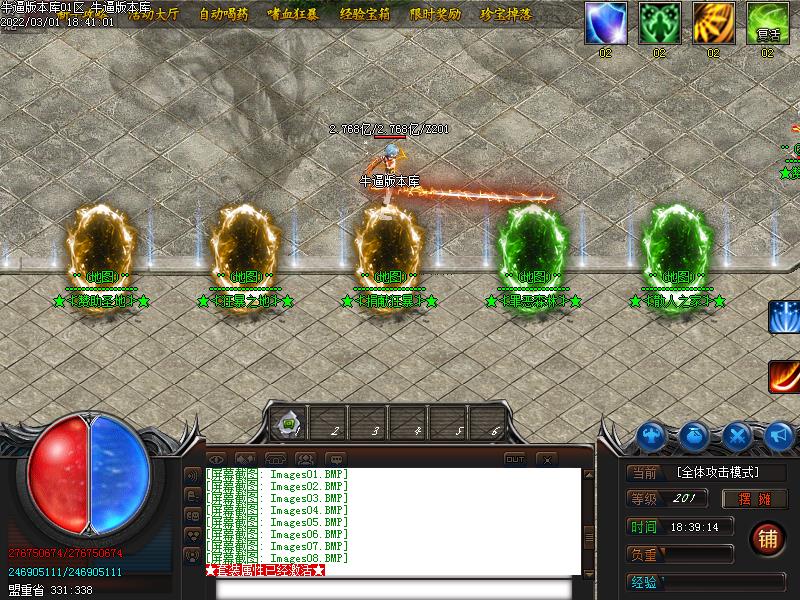Open the 嗜血狂暴 menu entry
The image size is (800, 600).
293,15
